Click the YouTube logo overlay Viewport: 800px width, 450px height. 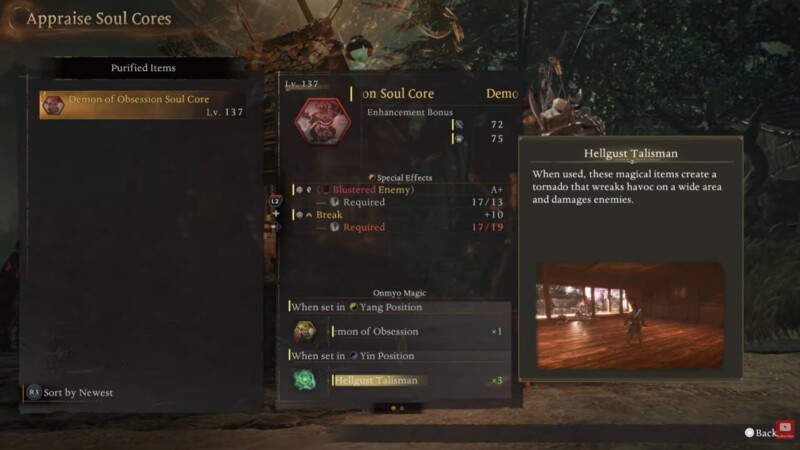coord(785,428)
